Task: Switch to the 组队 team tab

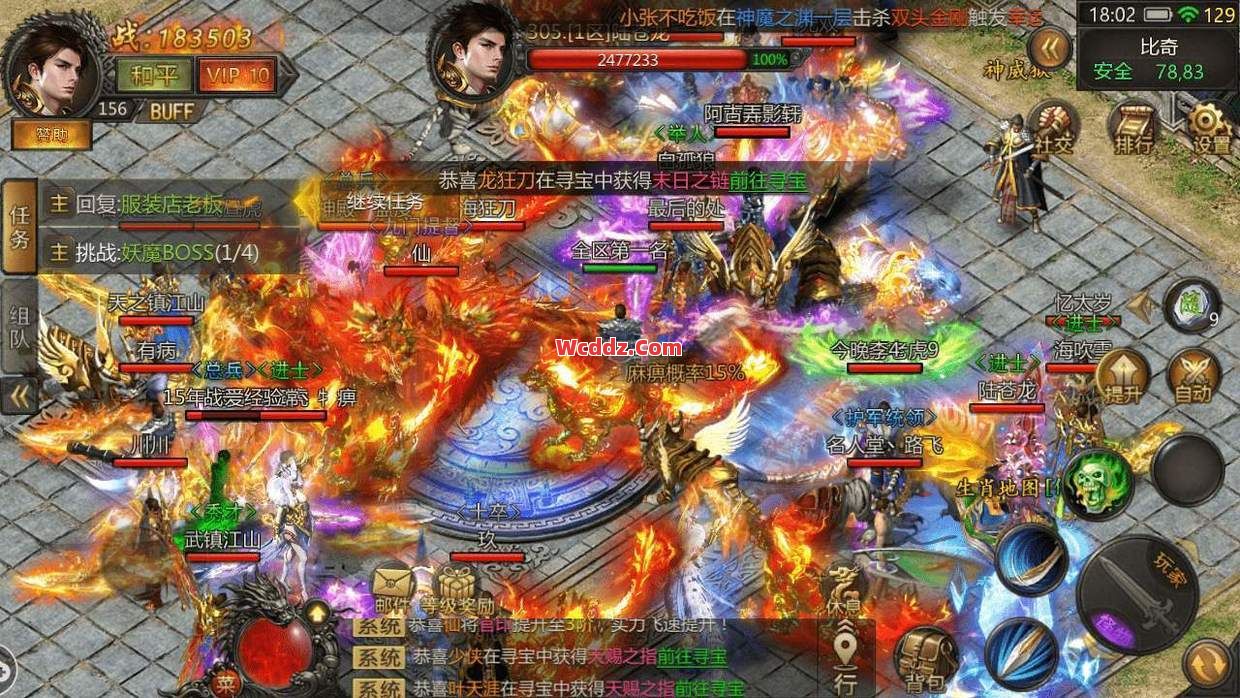Action: [20, 325]
